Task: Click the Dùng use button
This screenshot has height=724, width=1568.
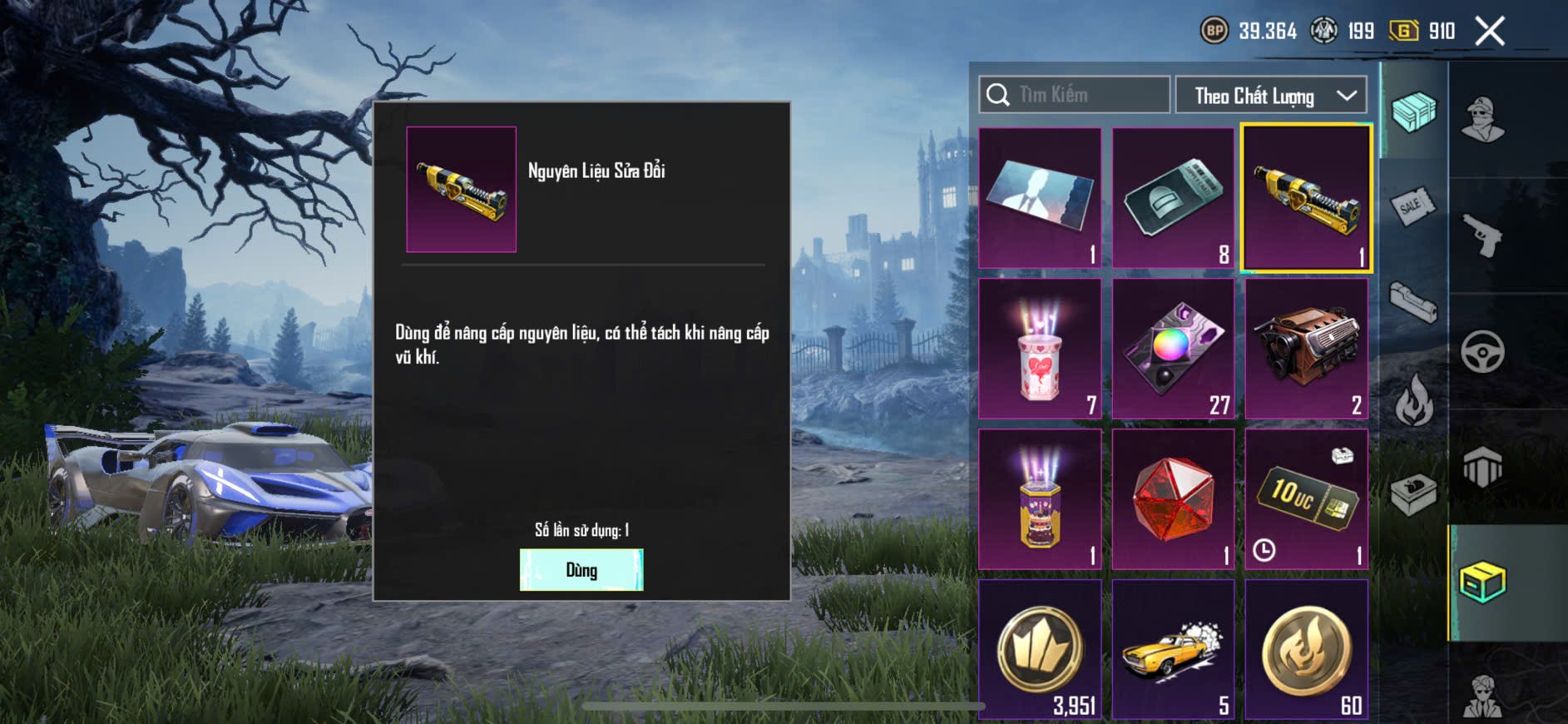Action: click(x=581, y=570)
